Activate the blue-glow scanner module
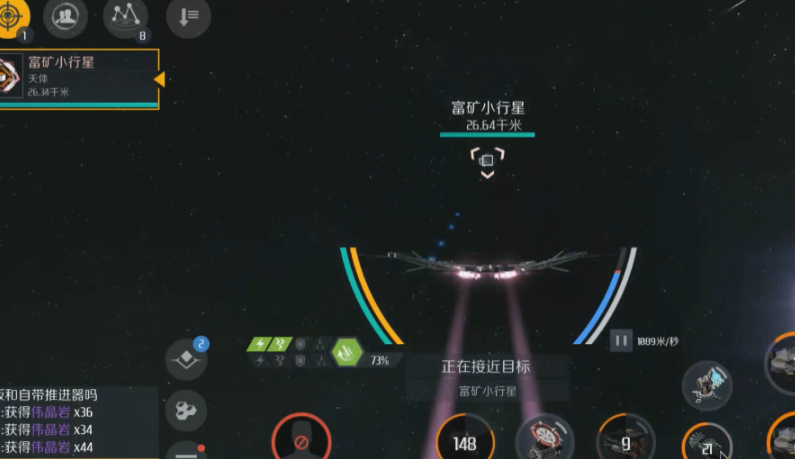The width and height of the screenshot is (795, 459). [x=708, y=385]
